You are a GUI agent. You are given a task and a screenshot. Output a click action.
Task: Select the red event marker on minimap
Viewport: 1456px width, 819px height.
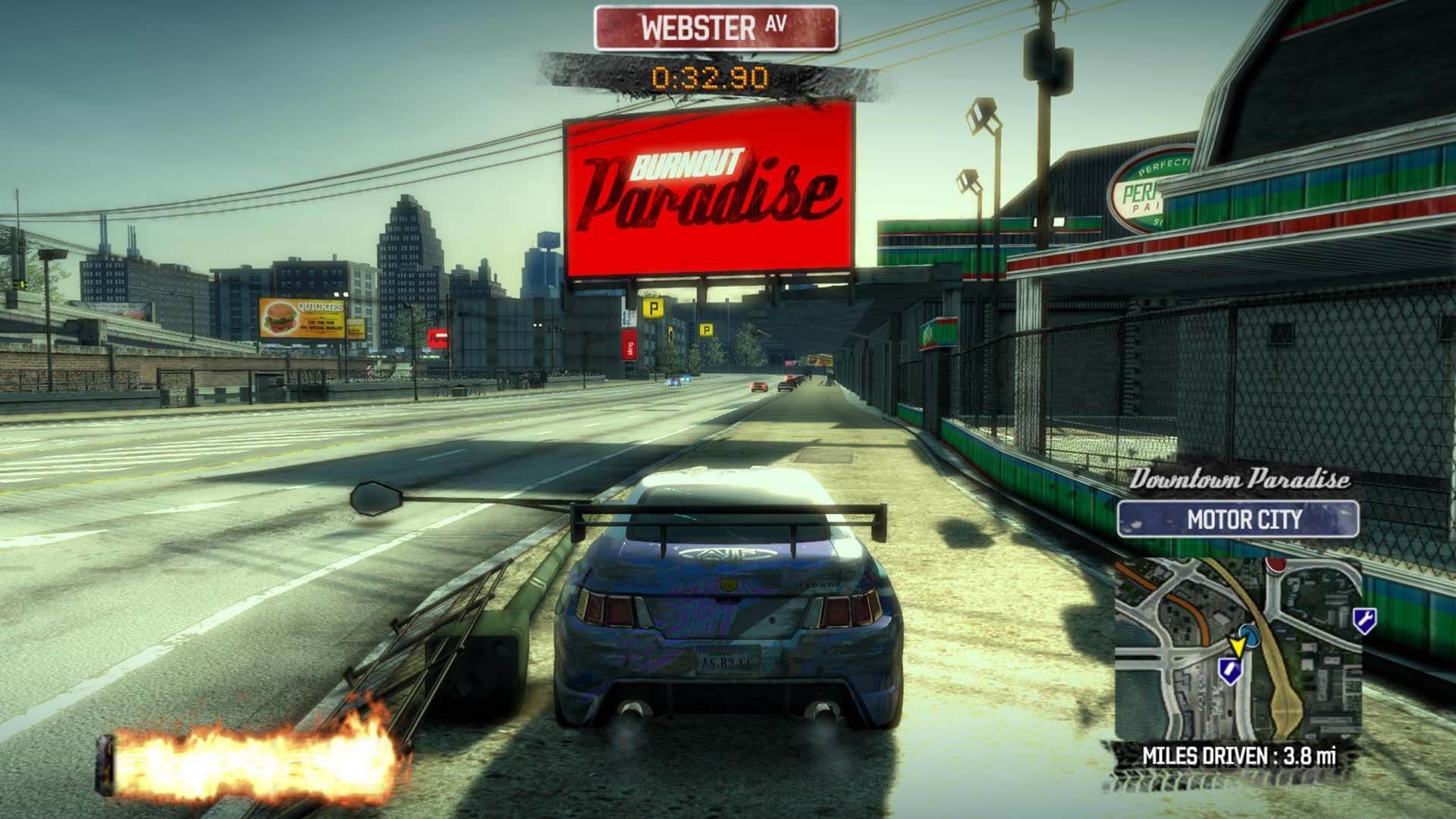coord(1276,565)
